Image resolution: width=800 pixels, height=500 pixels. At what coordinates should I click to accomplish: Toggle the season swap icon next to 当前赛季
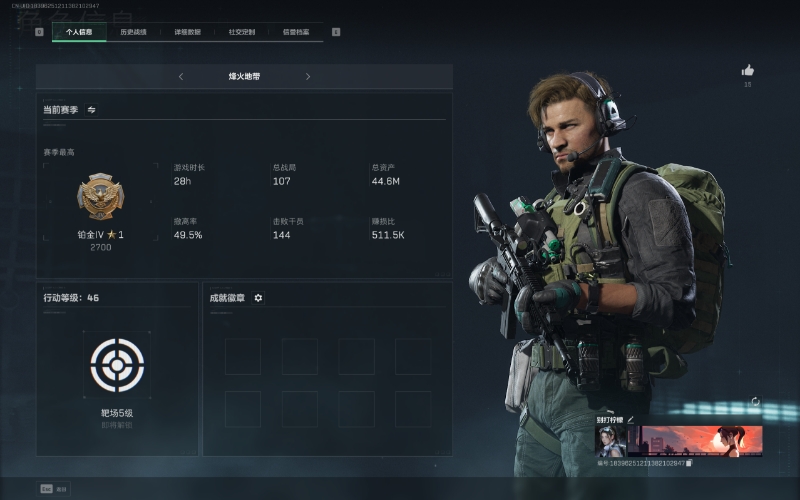(x=91, y=110)
